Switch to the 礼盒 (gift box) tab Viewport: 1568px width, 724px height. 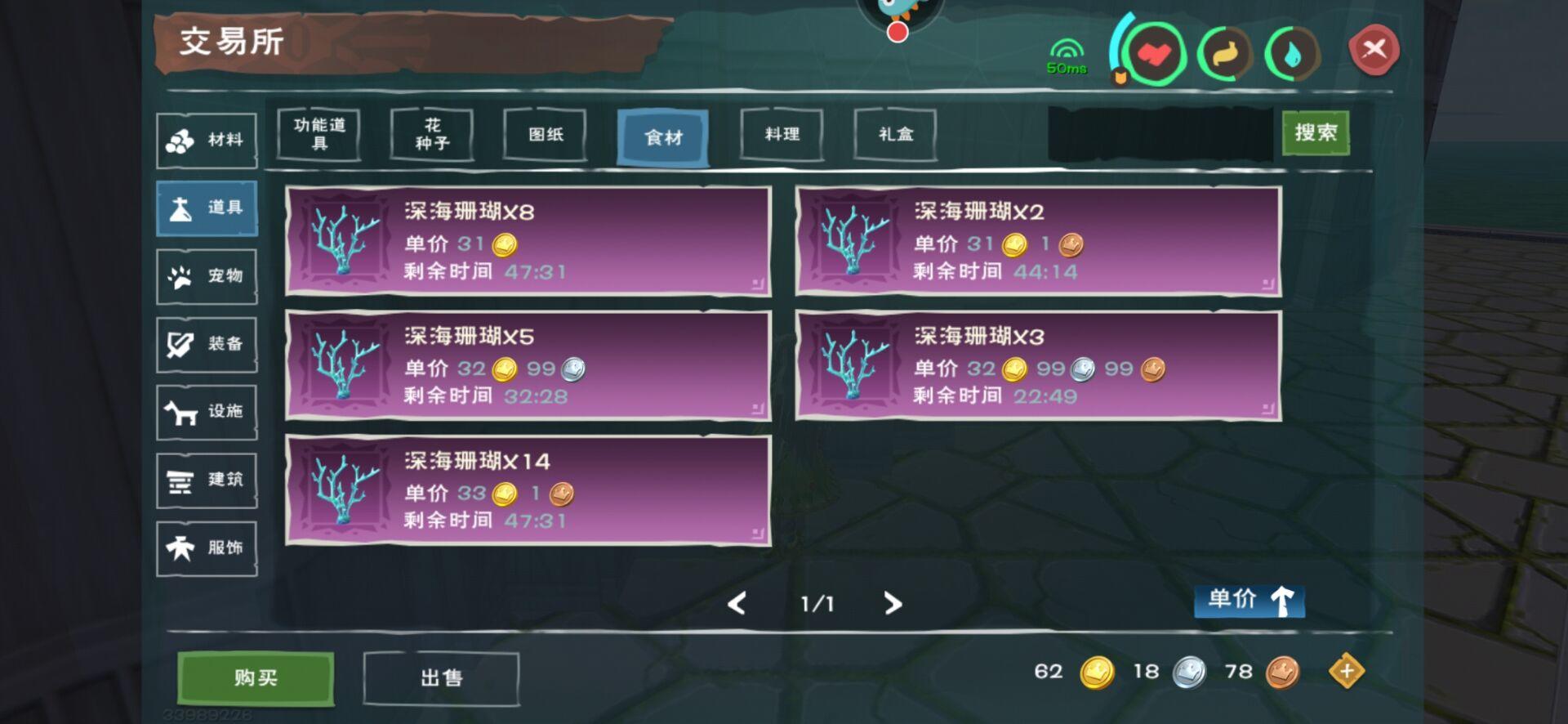click(x=895, y=135)
